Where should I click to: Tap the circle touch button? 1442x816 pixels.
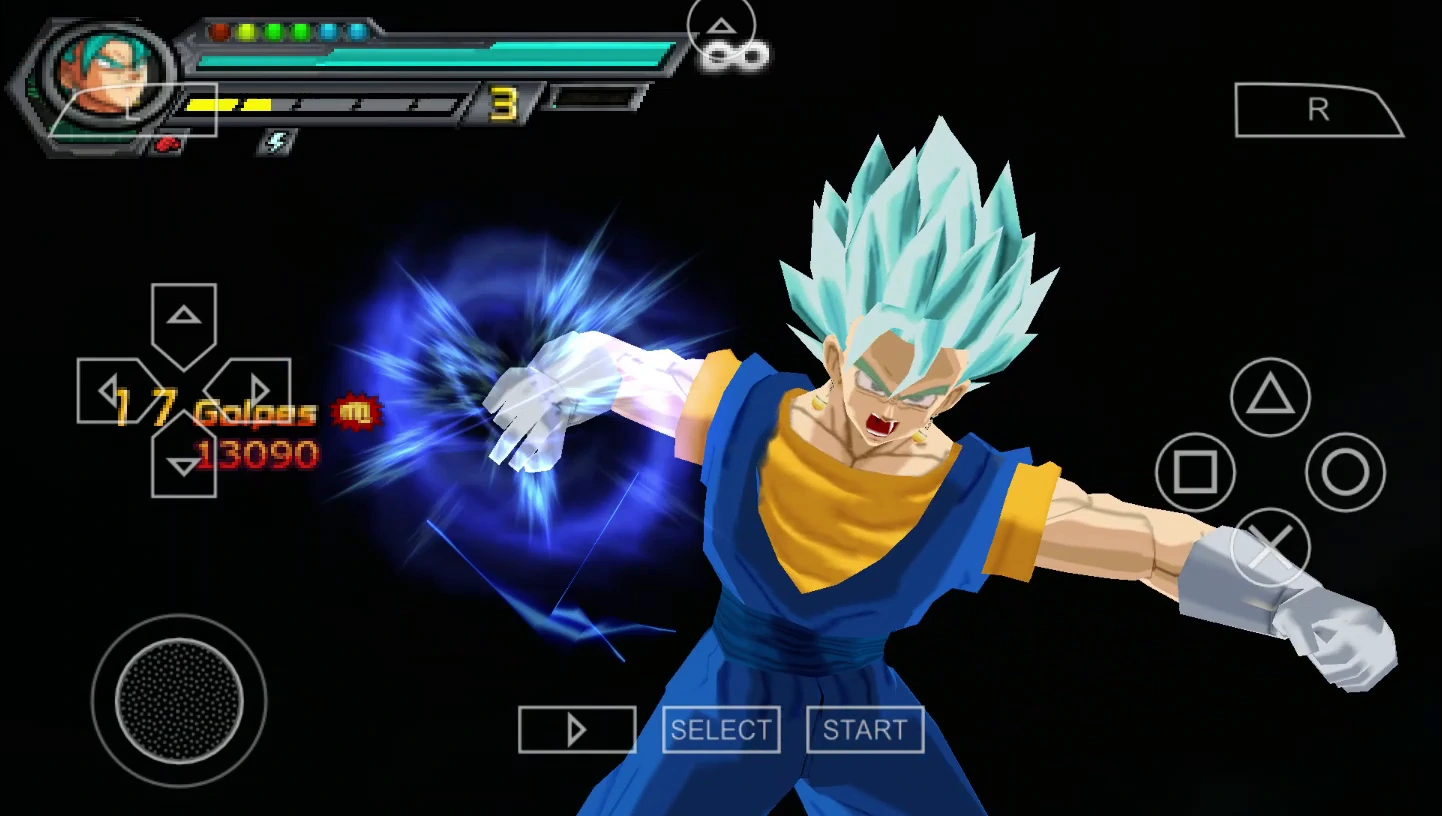(1345, 472)
